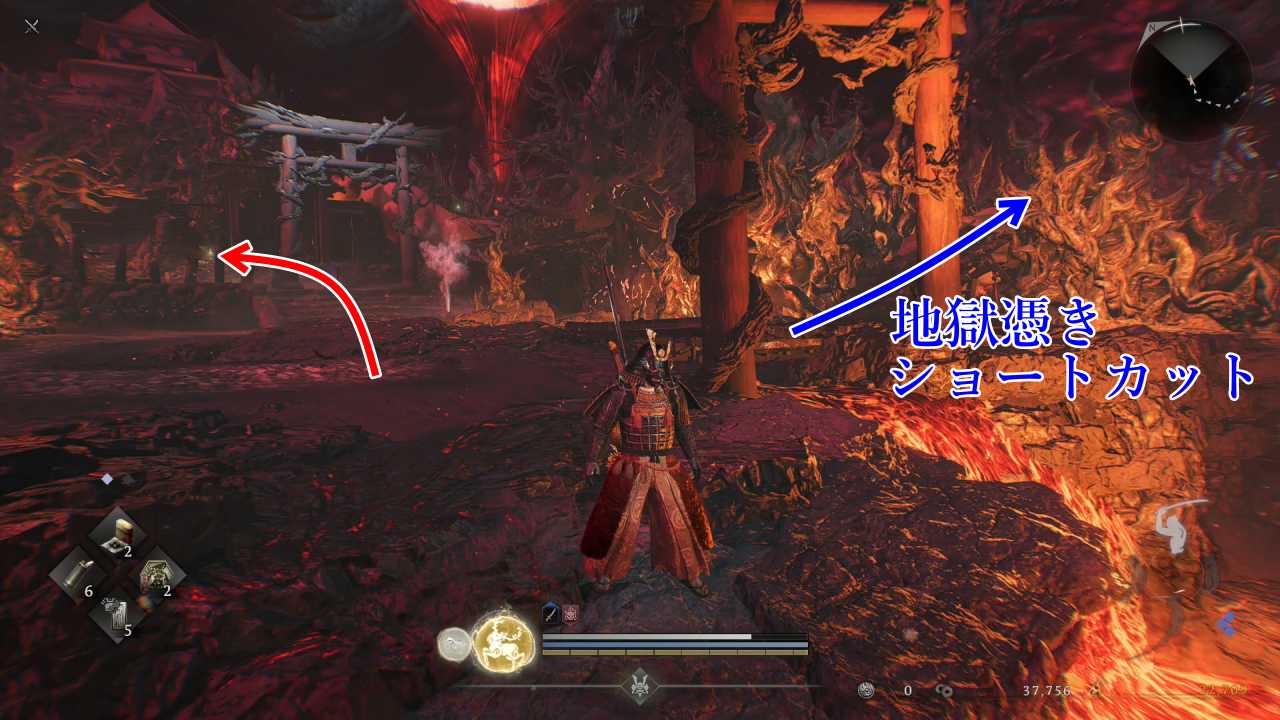The width and height of the screenshot is (1280, 720).
Task: Use the left shortcut bottle item with count 6
Action: pyautogui.click(x=78, y=578)
